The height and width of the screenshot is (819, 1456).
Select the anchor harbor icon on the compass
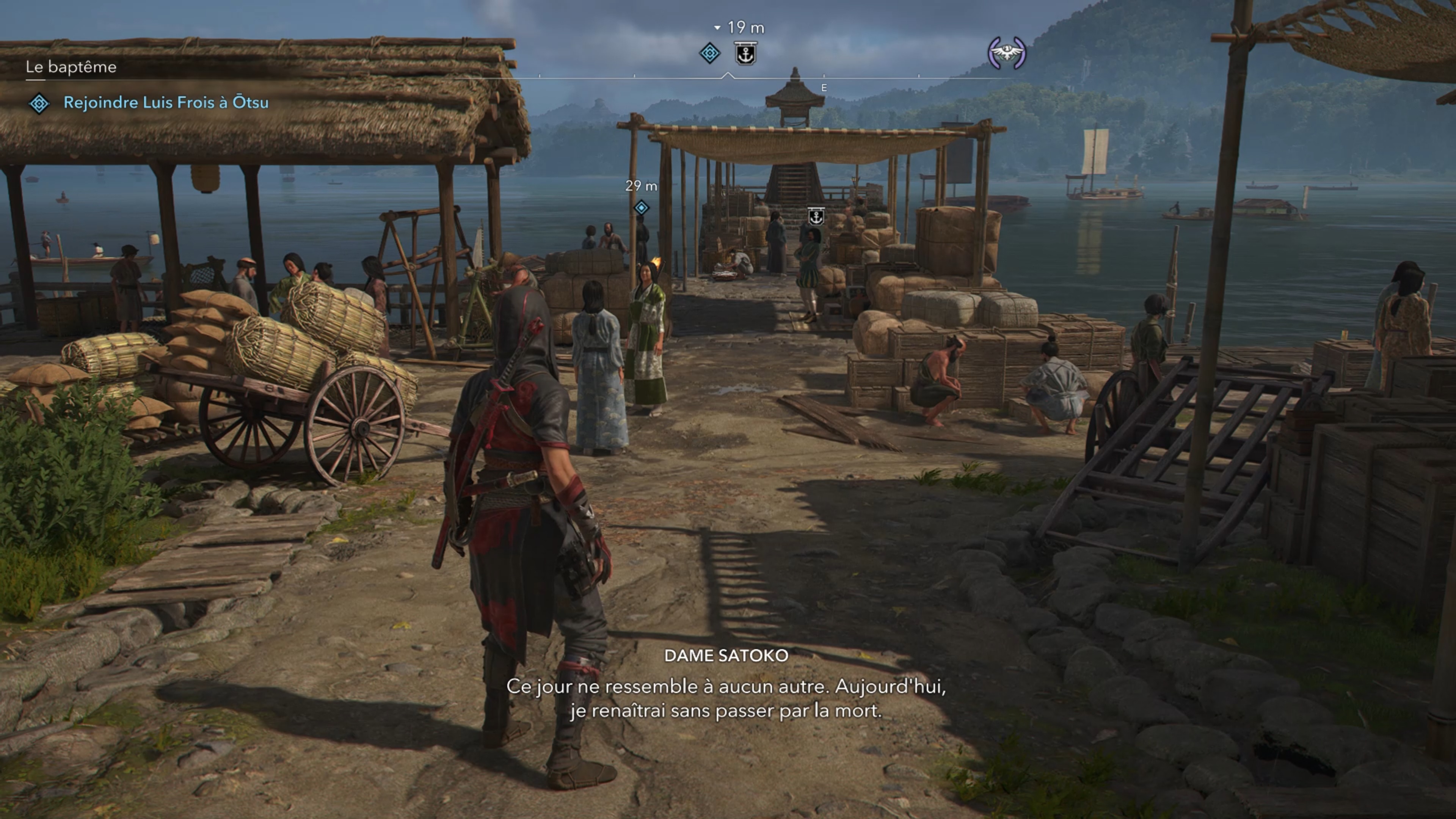745,54
